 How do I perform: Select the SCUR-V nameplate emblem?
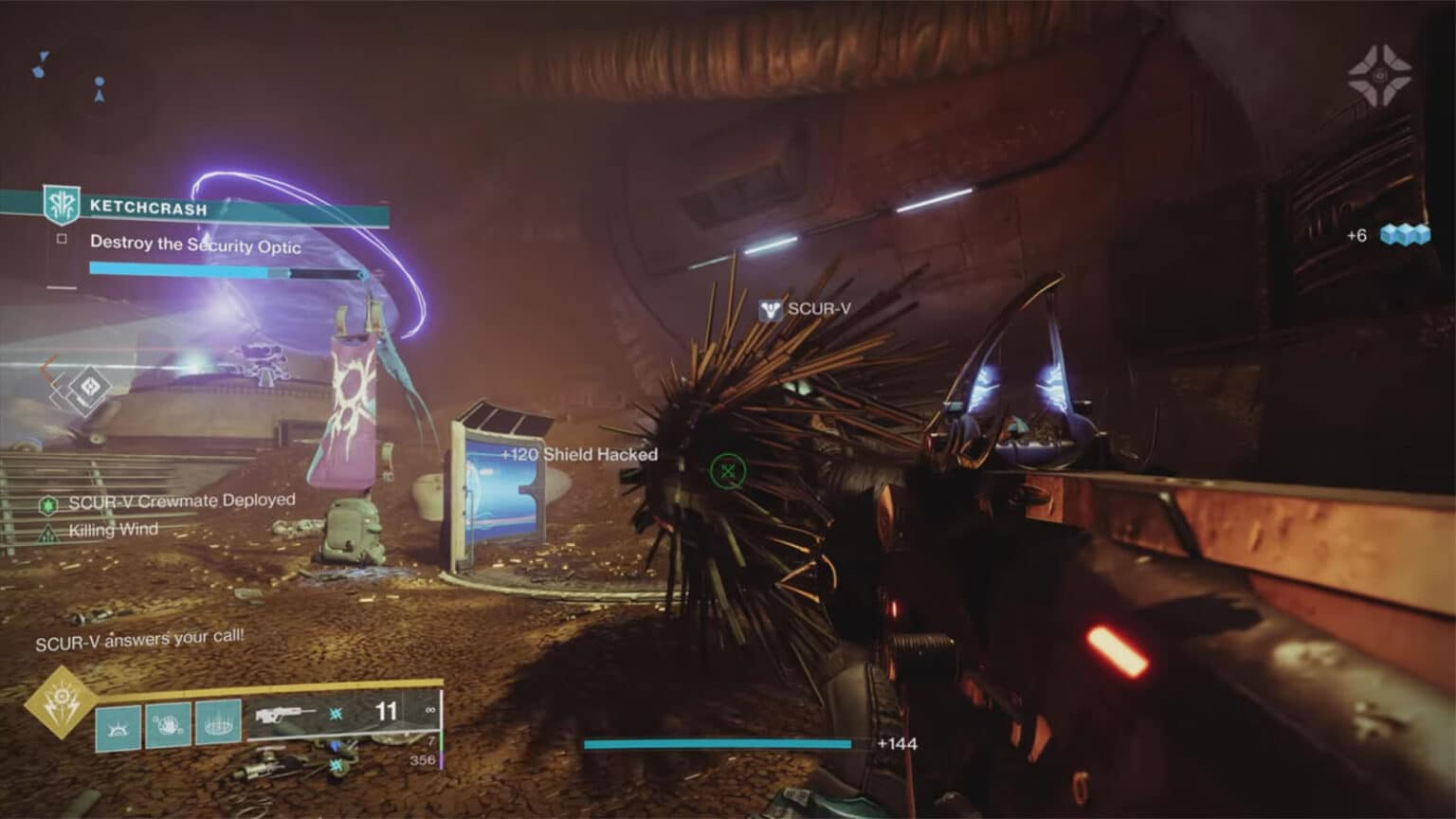[770, 309]
